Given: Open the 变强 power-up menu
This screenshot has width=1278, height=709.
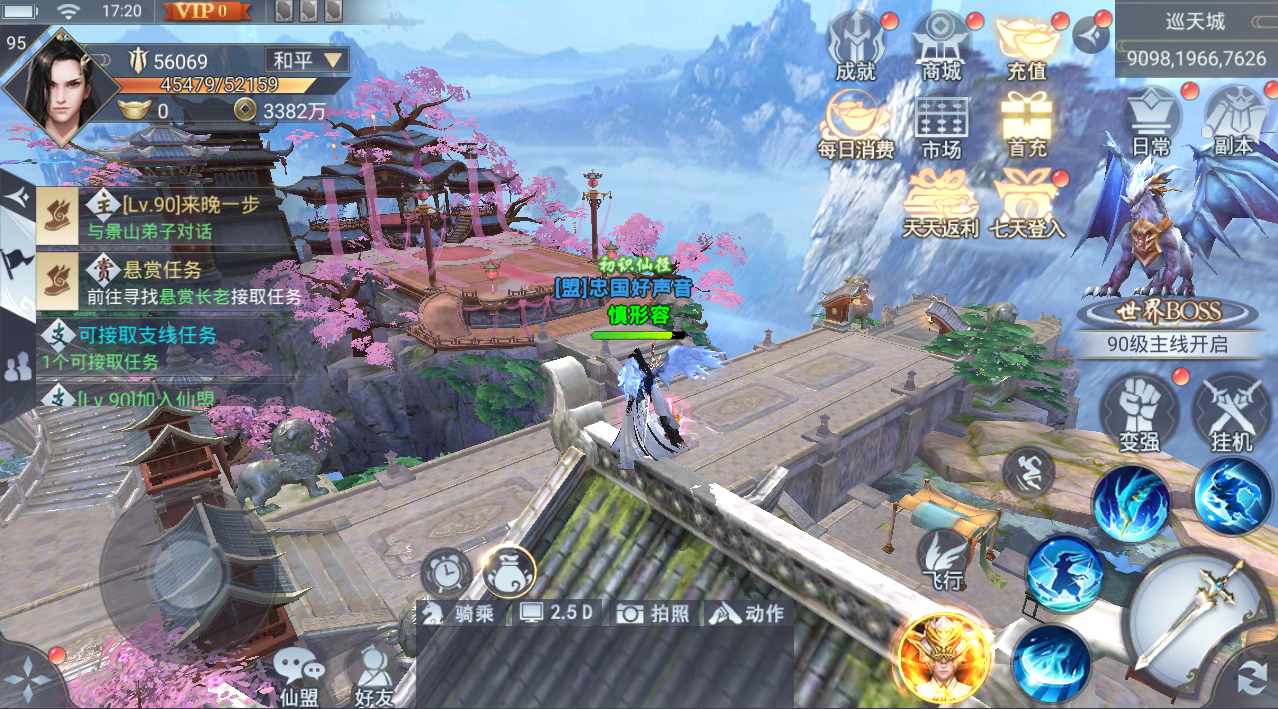Looking at the screenshot, I should pyautogui.click(x=1139, y=413).
